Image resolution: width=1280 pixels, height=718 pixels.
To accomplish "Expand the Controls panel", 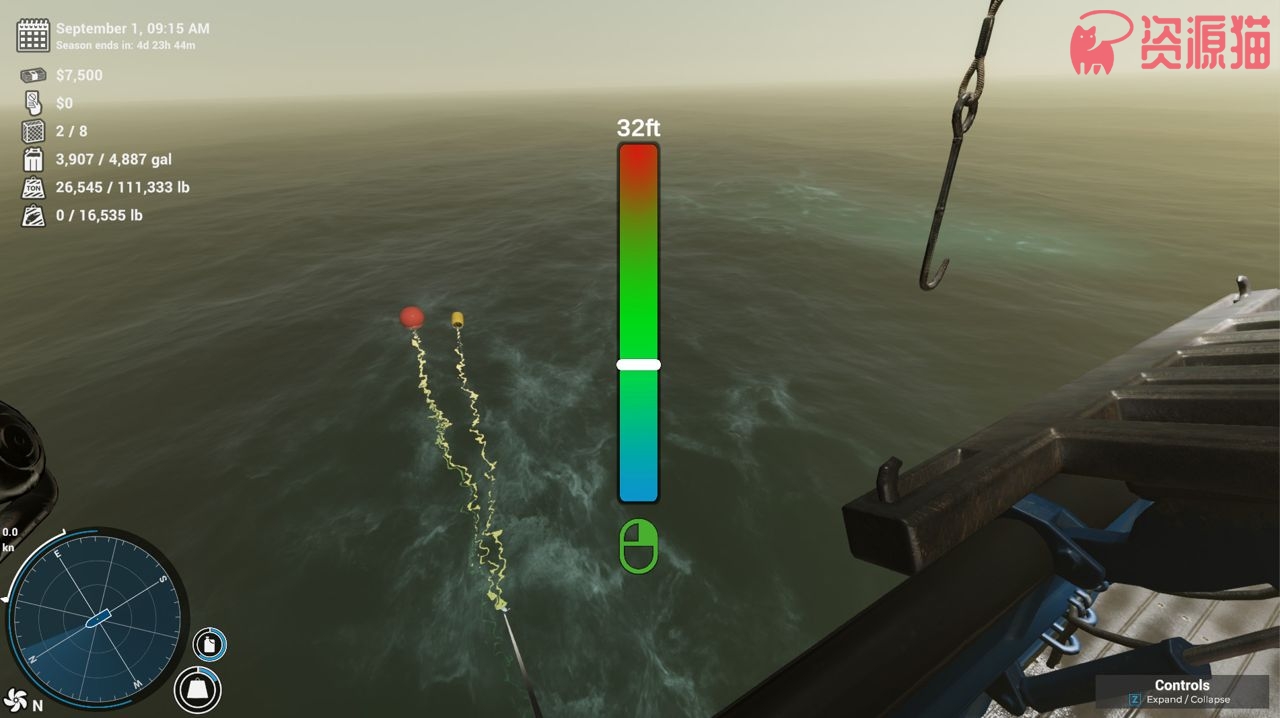I will click(x=1182, y=692).
